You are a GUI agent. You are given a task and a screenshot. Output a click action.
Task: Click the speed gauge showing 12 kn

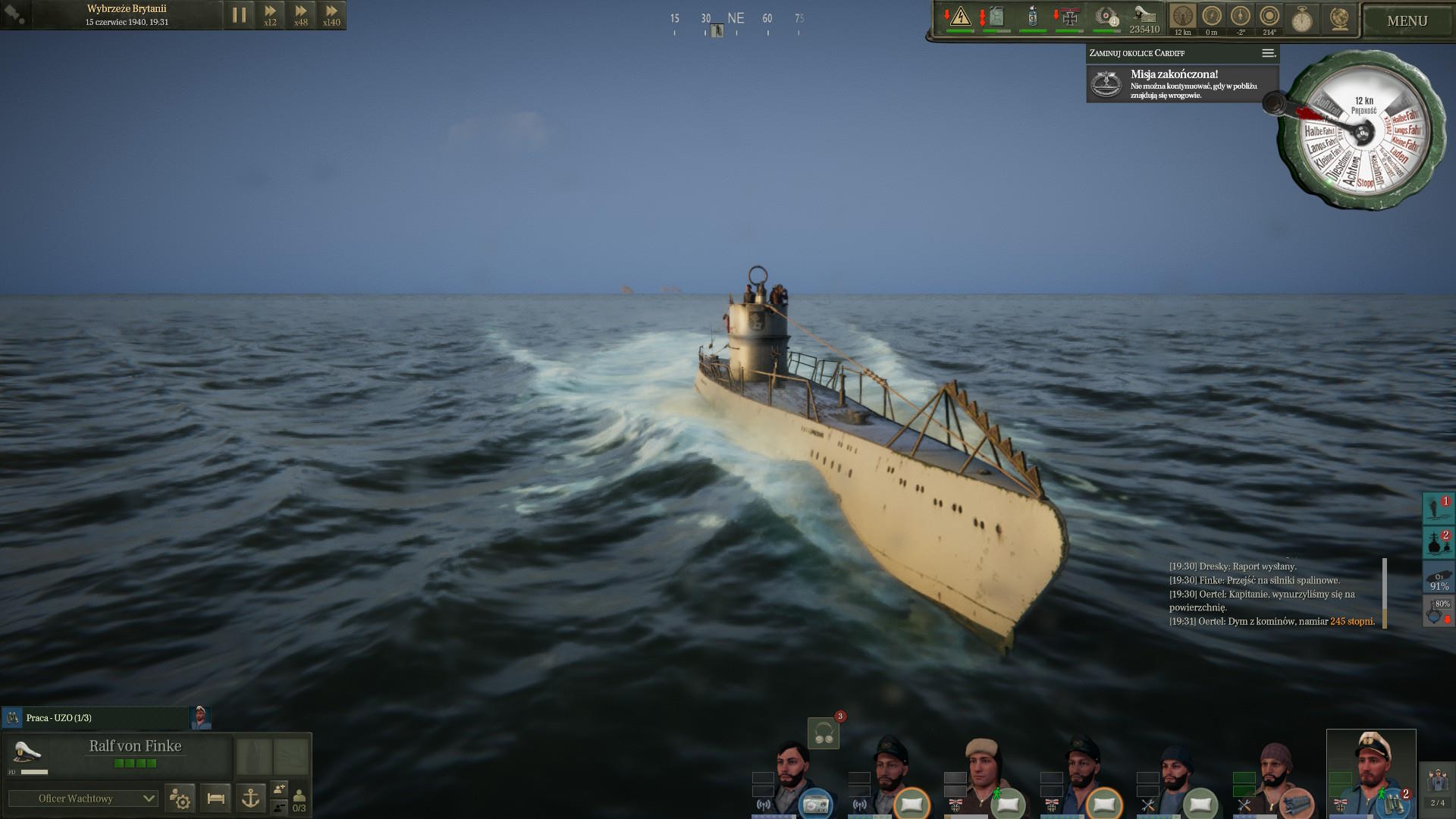[1182, 18]
